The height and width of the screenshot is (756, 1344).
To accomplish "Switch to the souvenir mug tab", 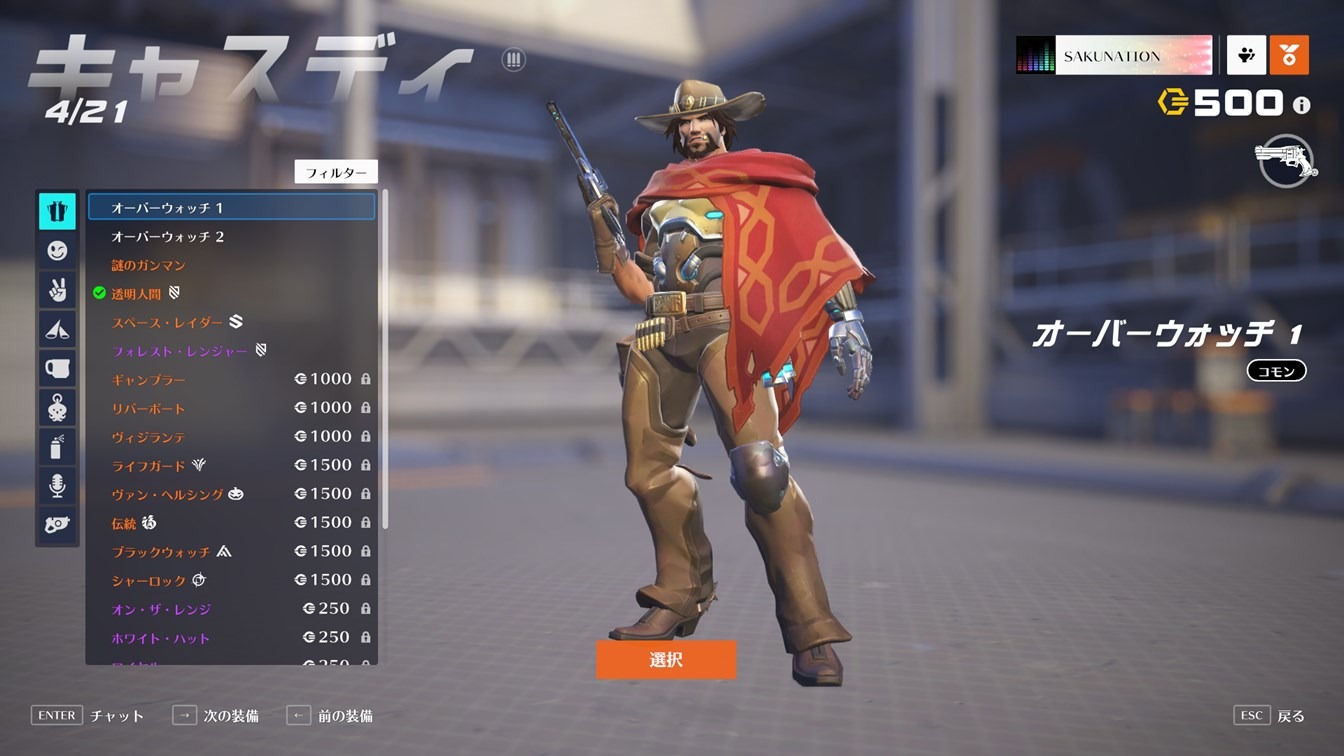I will click(57, 368).
